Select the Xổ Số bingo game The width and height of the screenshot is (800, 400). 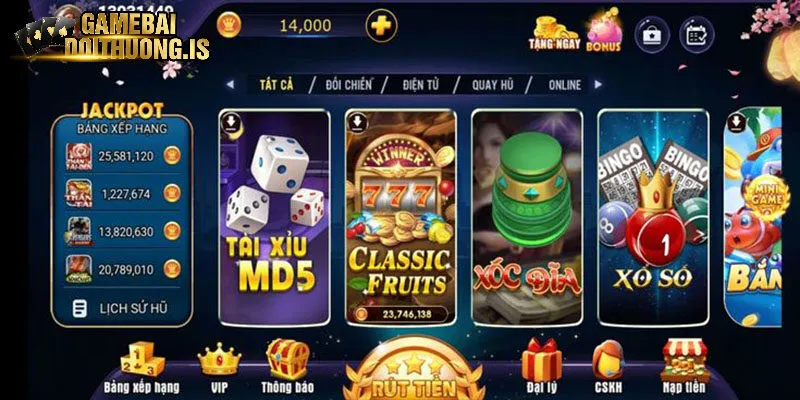[x=652, y=216]
